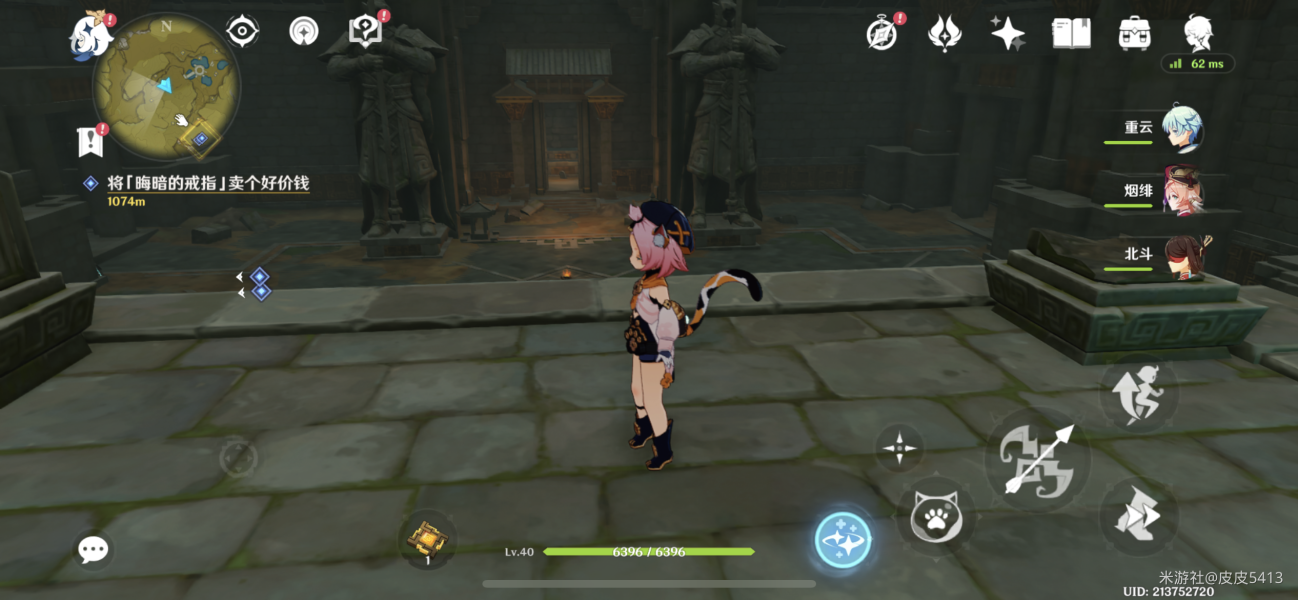Open the chat speech bubble
Viewport: 1298px width, 600px height.
pos(93,548)
